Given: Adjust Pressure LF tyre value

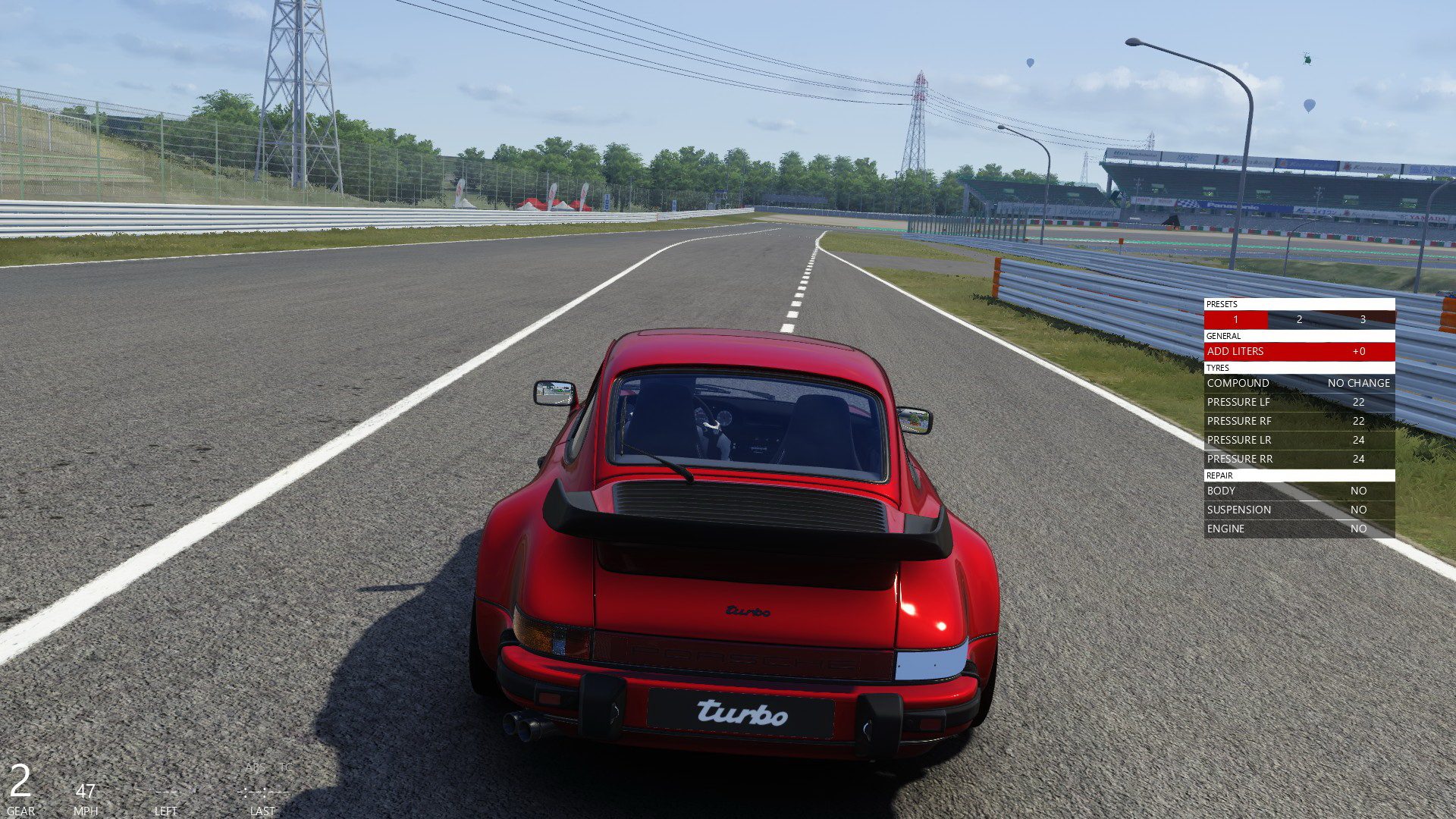Looking at the screenshot, I should (1299, 402).
